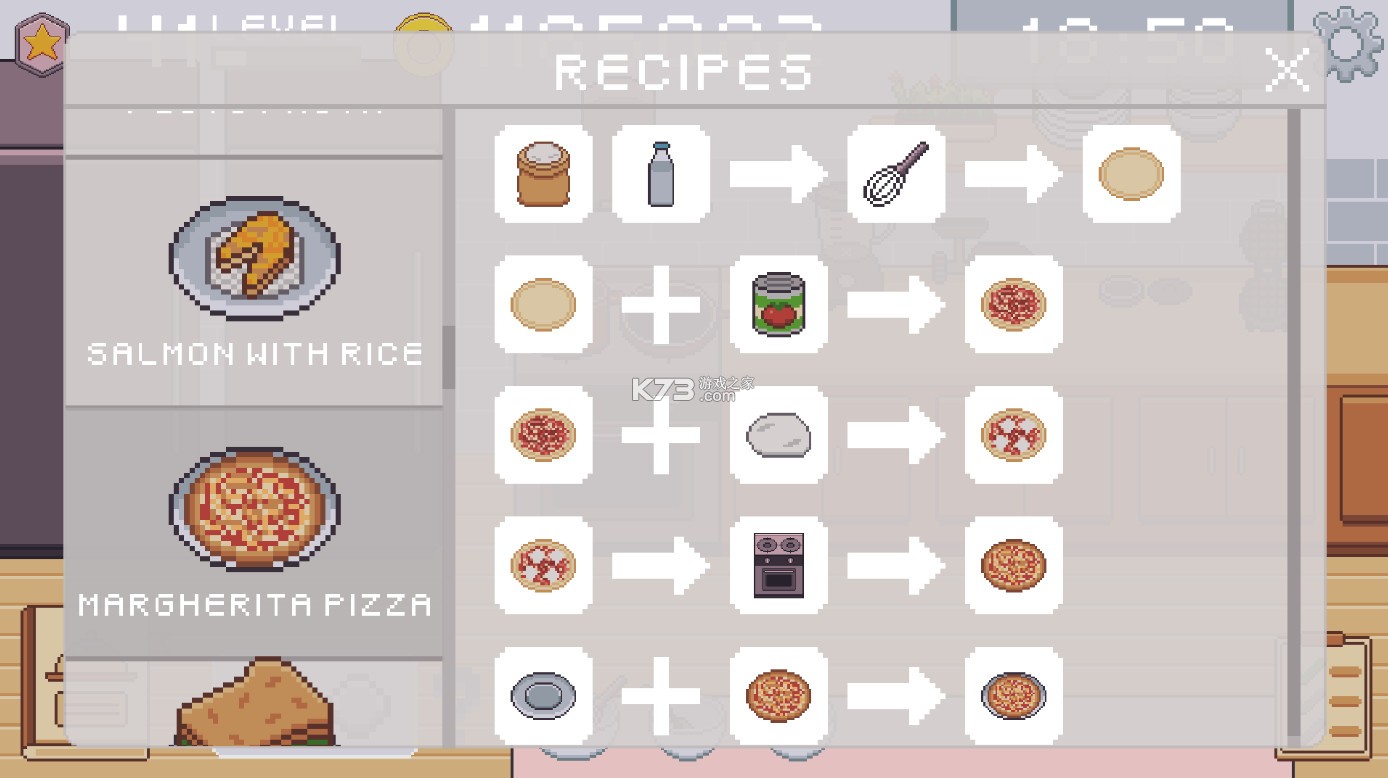This screenshot has height=778, width=1388.
Task: Click the oven cooking step icon
Action: (x=778, y=567)
